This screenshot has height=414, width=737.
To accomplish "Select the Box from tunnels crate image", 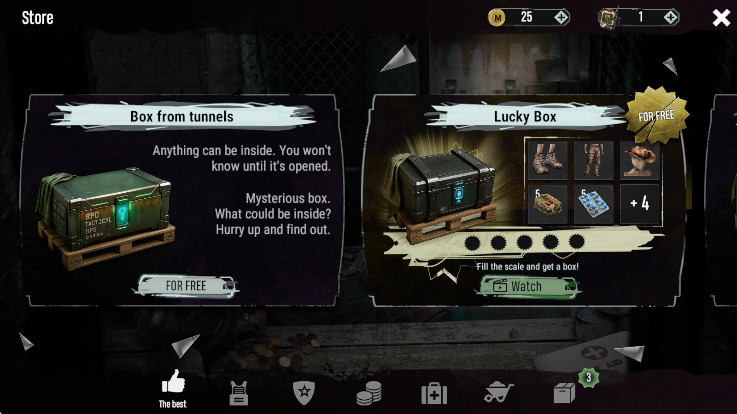I will 105,216.
